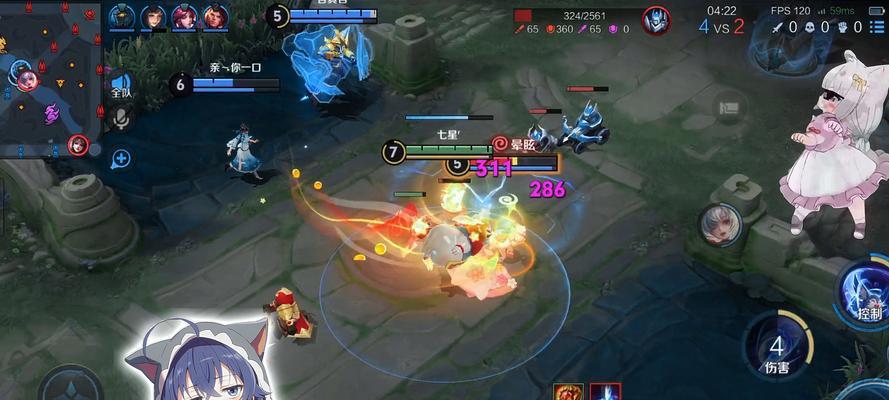The image size is (889, 400).
Task: Select the orange swirl buff icon
Action: [567, 391]
